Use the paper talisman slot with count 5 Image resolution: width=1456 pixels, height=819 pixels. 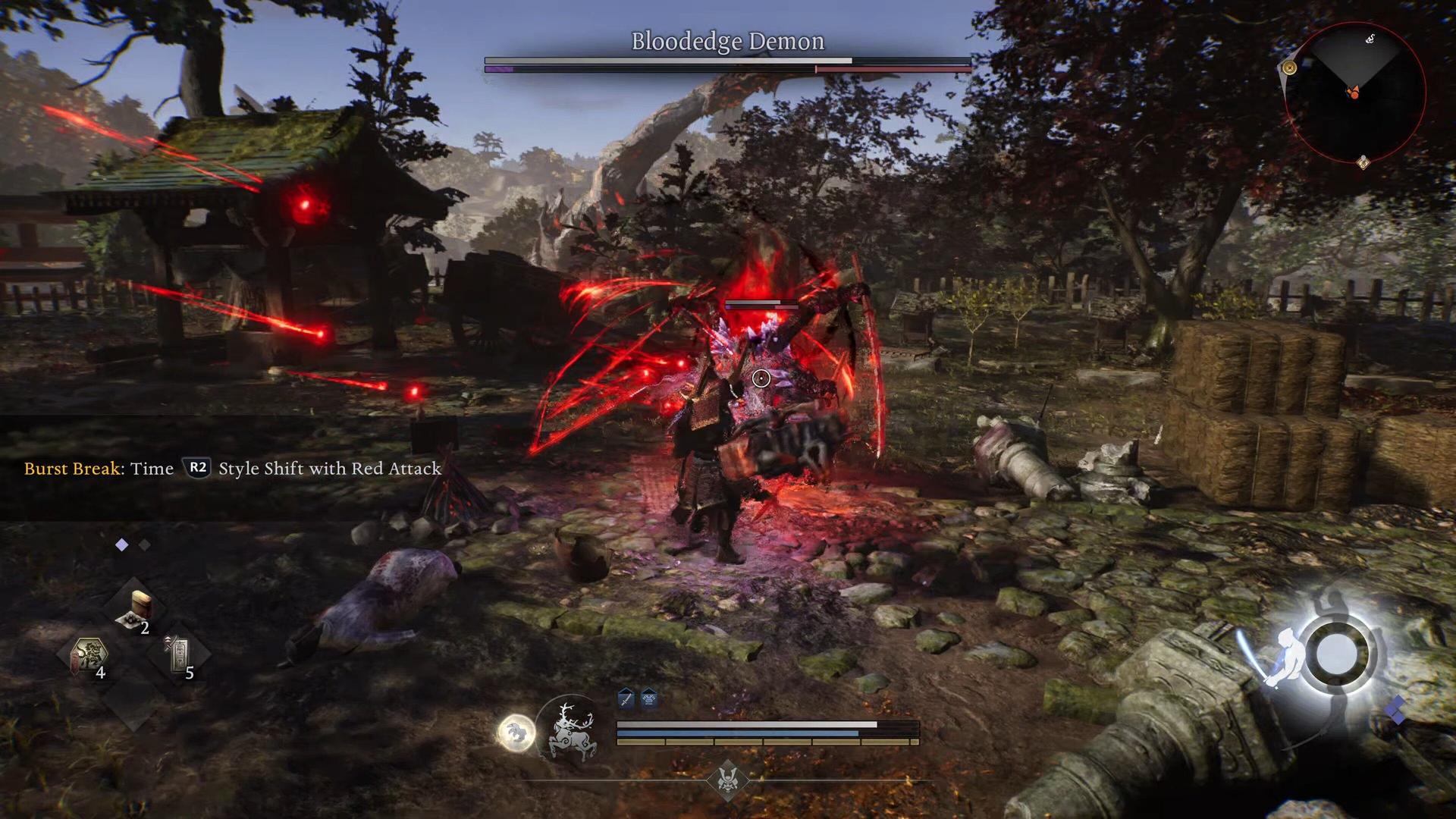click(x=179, y=655)
